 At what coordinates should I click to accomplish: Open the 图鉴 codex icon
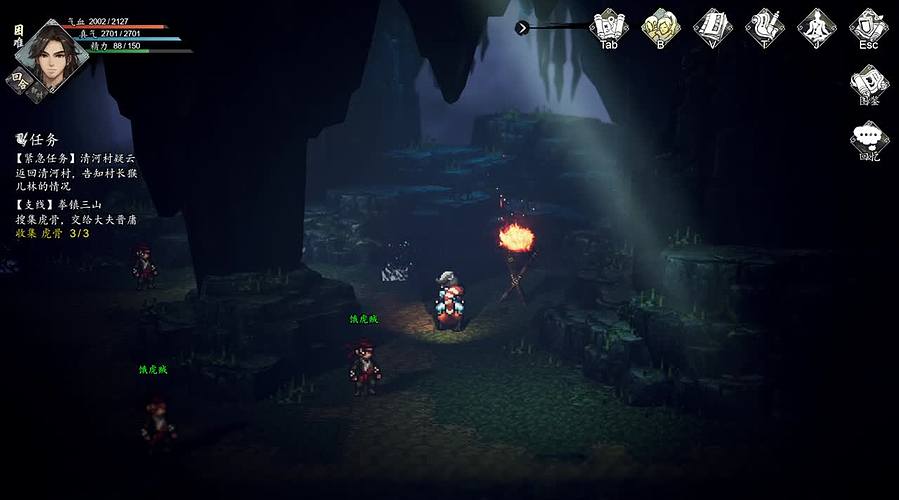[x=869, y=83]
